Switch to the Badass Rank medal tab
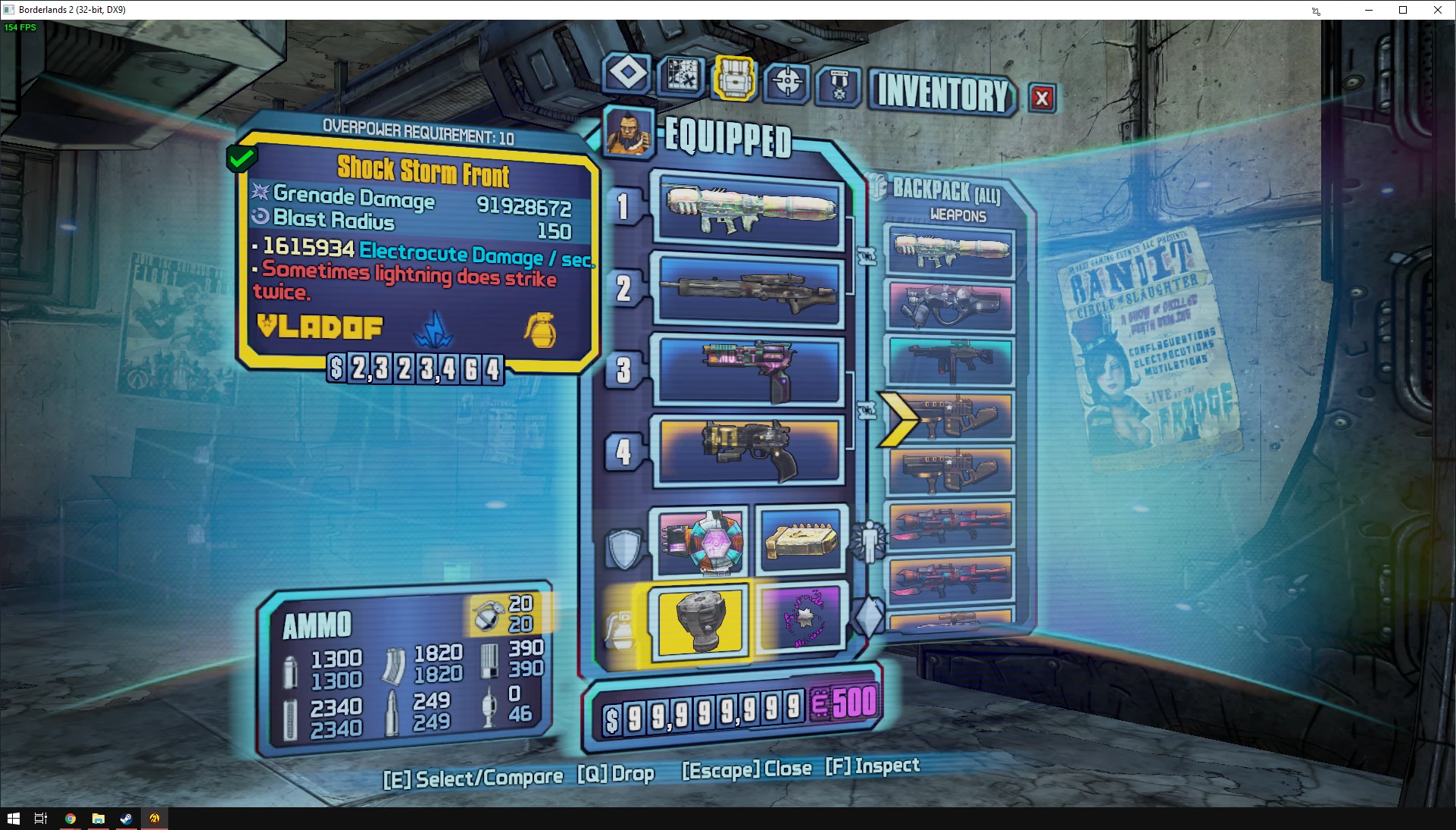The height and width of the screenshot is (830, 1456). click(839, 86)
